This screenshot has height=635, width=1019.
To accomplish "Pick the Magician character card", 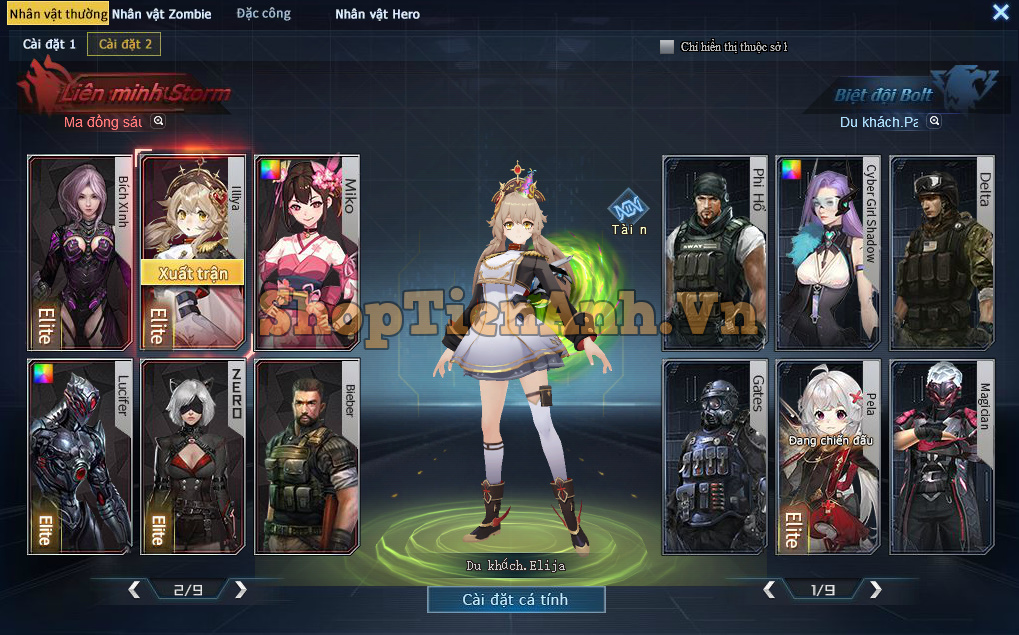I will tap(942, 456).
